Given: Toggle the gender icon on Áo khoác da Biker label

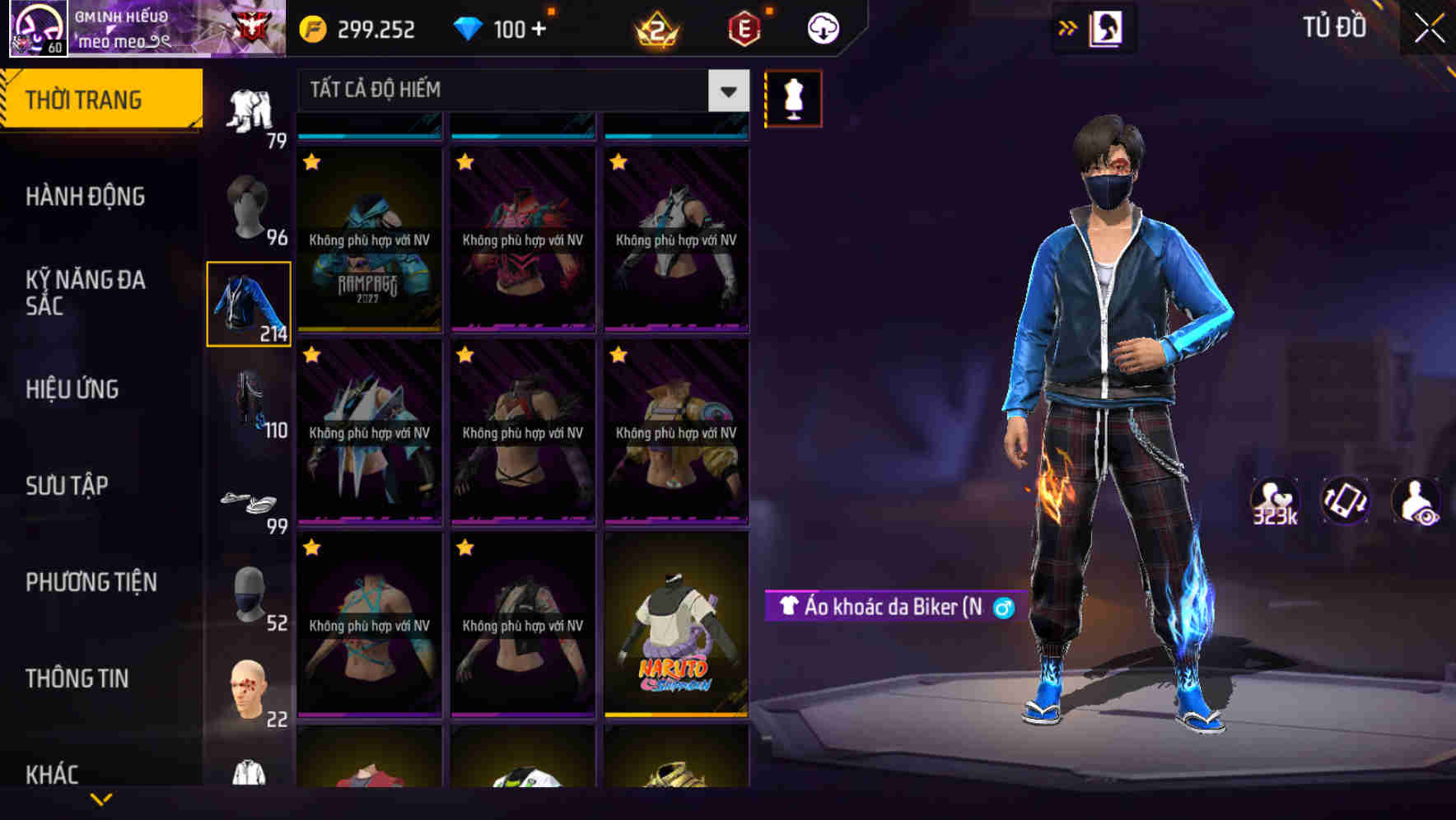Looking at the screenshot, I should (1001, 609).
